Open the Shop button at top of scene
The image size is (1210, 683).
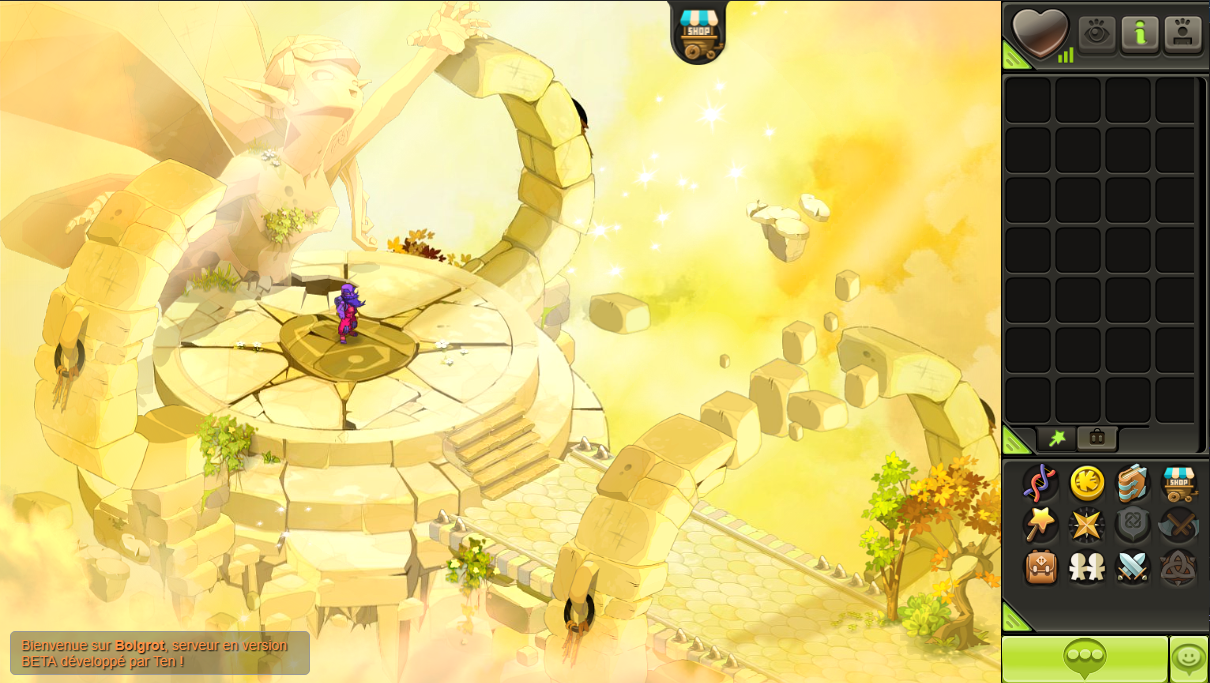[x=699, y=32]
